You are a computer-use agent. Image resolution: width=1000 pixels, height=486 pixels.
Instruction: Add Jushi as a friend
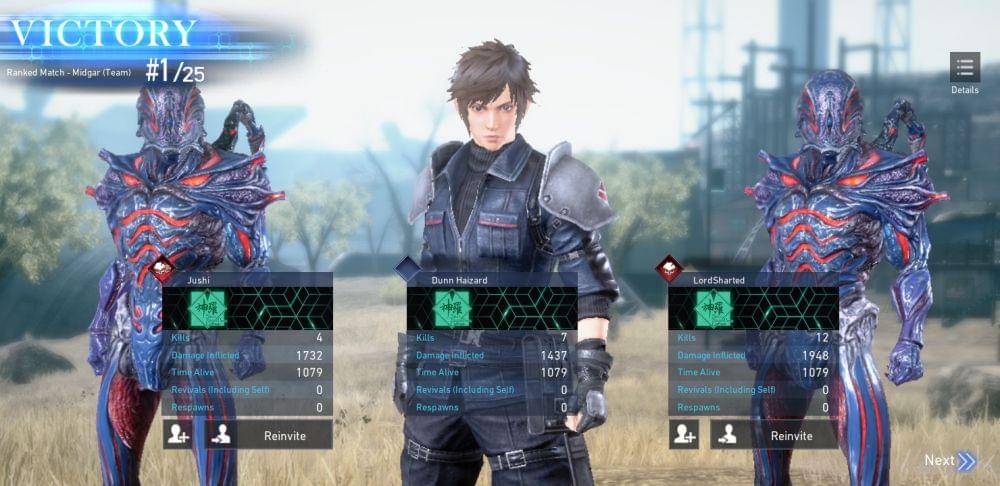(178, 435)
